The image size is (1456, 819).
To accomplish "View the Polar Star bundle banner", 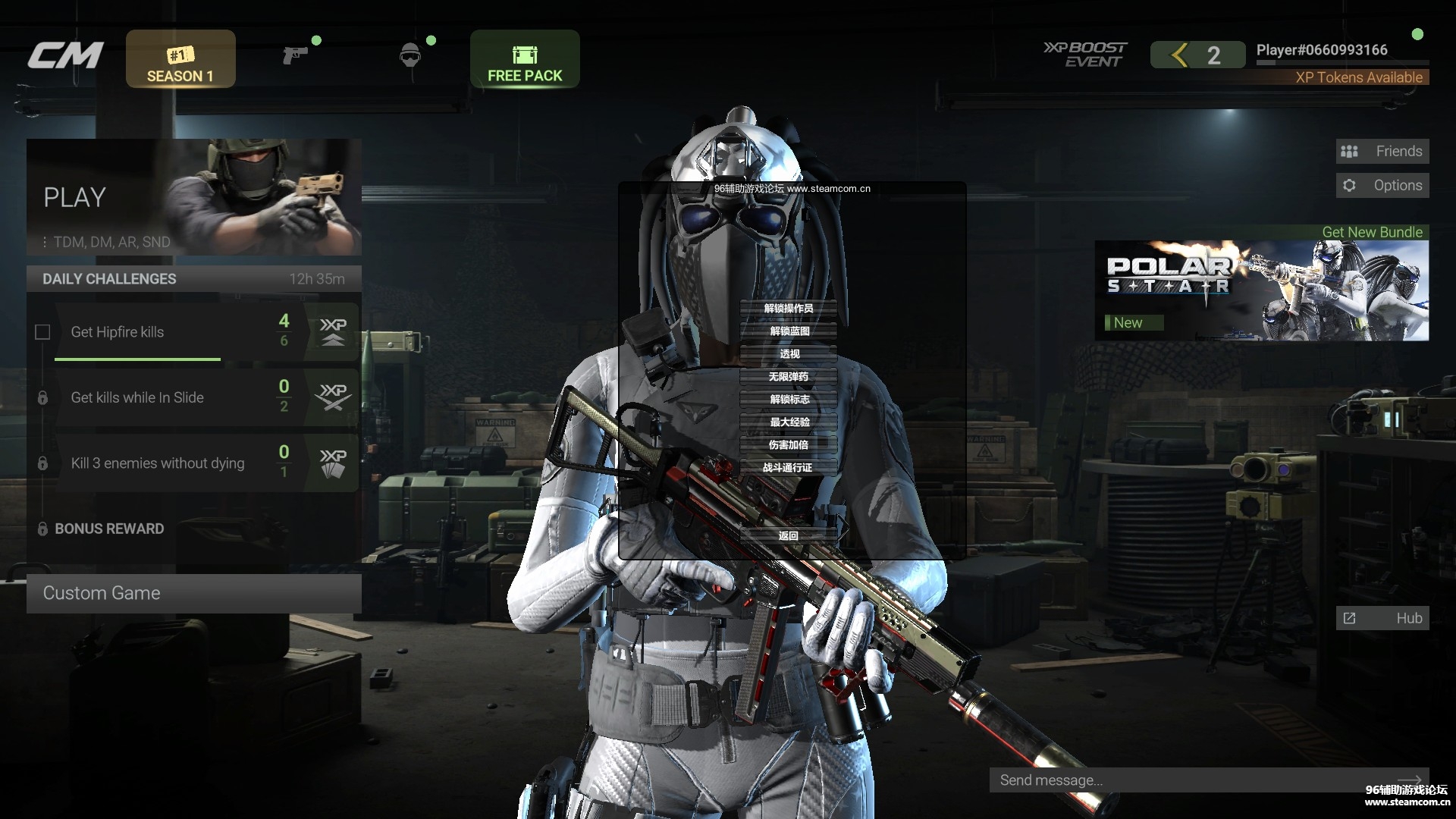I will pos(1261,290).
